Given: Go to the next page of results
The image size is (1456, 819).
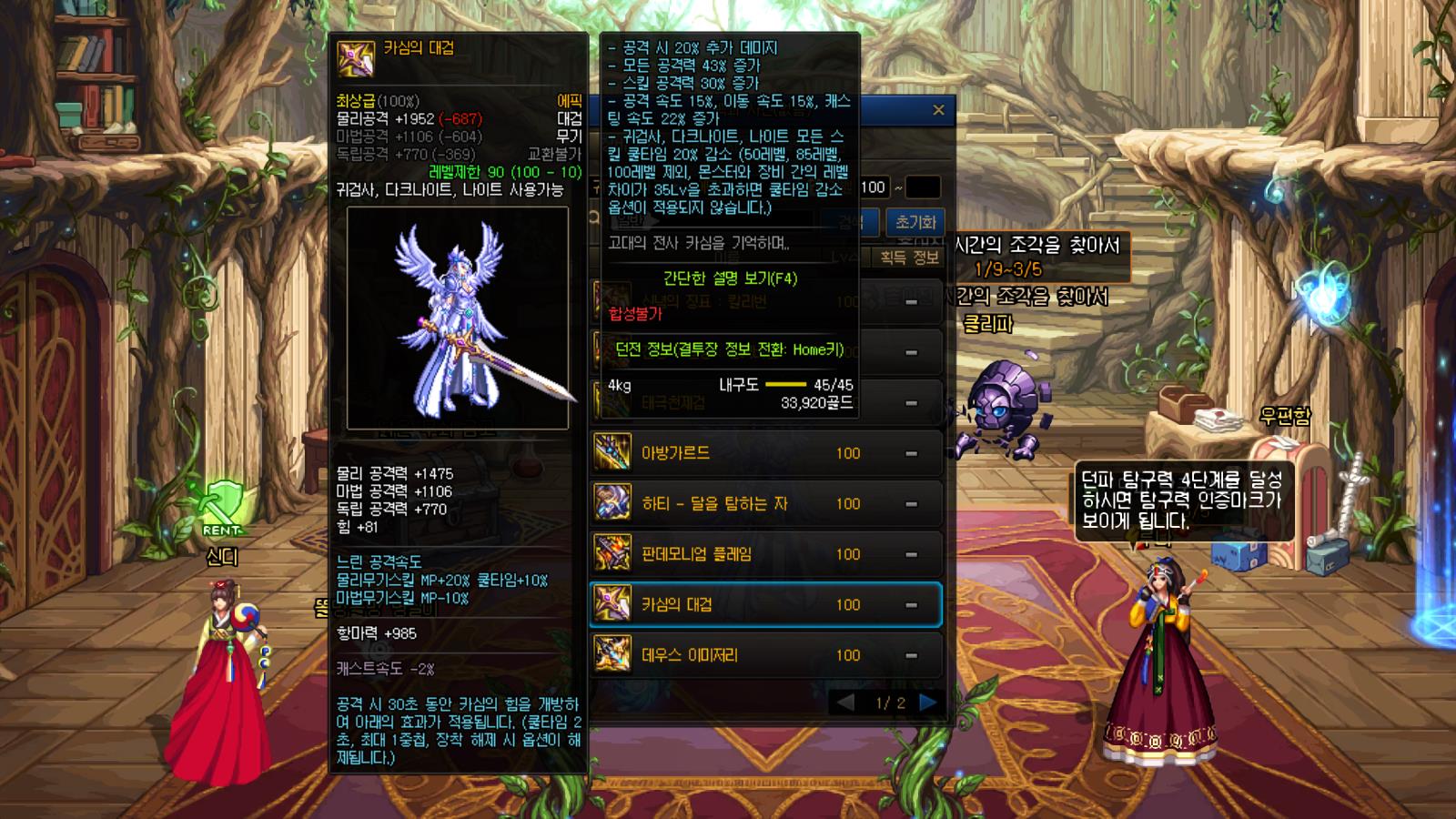Looking at the screenshot, I should click(927, 703).
